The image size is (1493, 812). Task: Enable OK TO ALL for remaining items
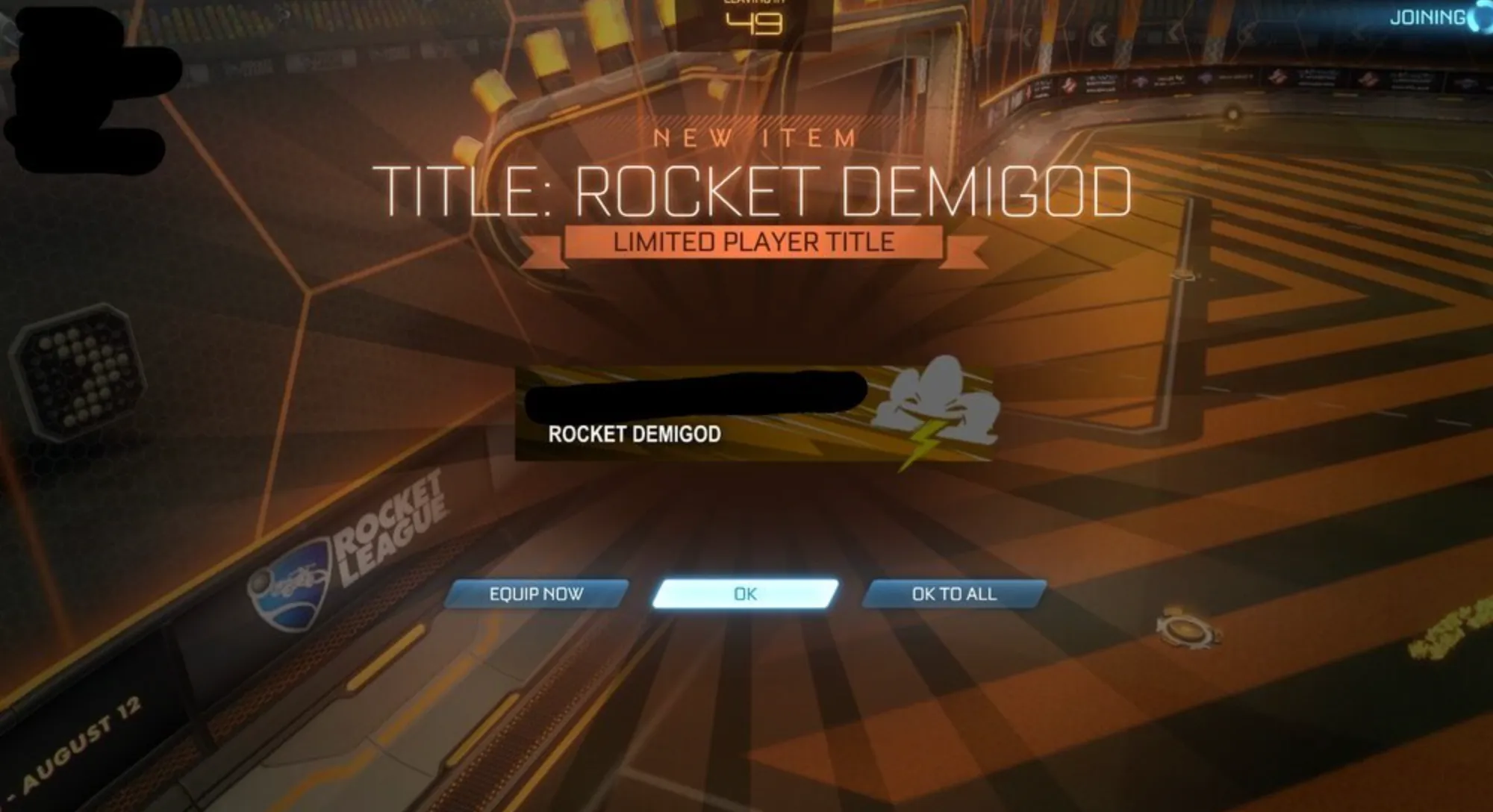pos(953,594)
